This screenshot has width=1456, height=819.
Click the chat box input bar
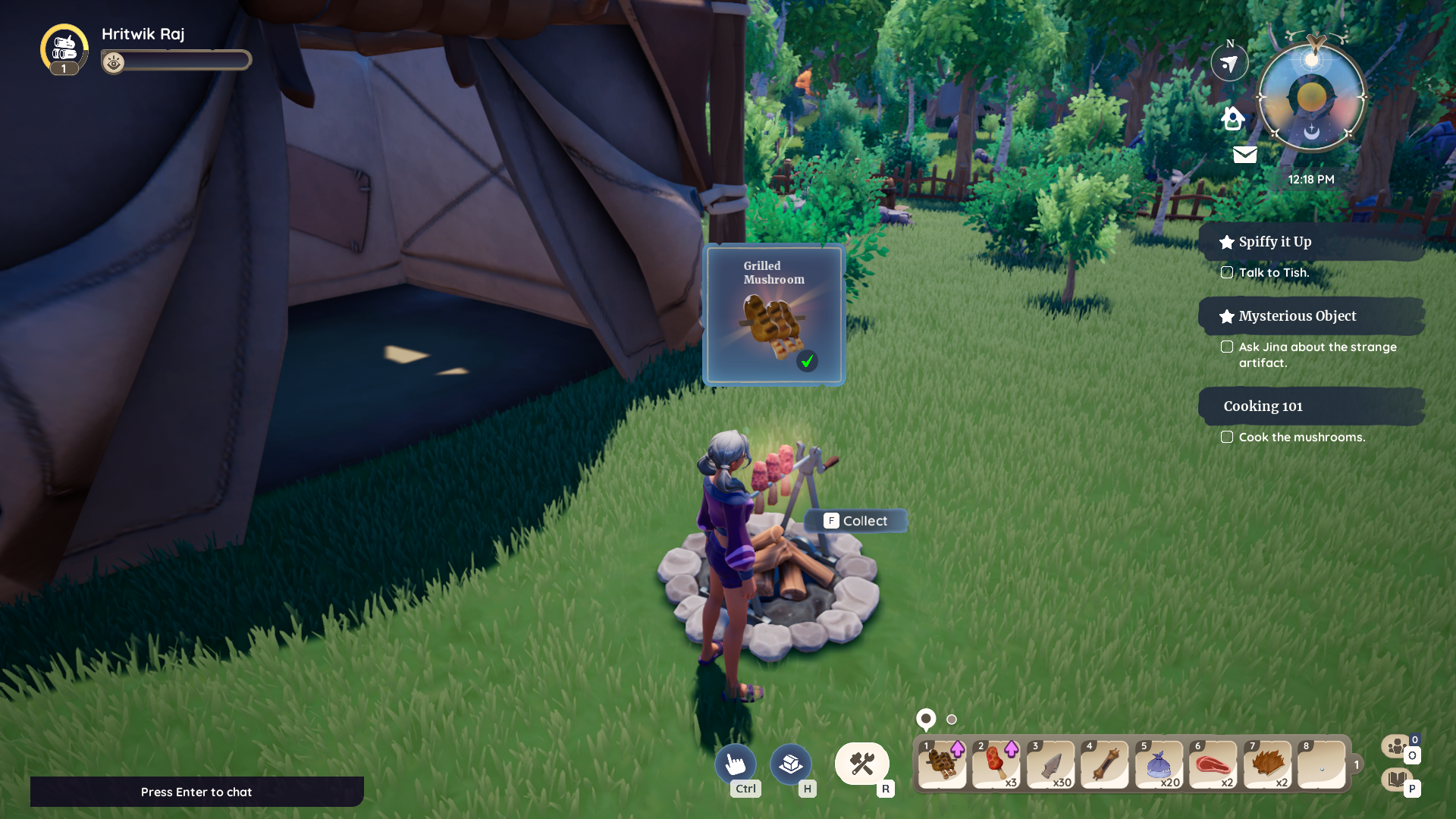[x=196, y=792]
